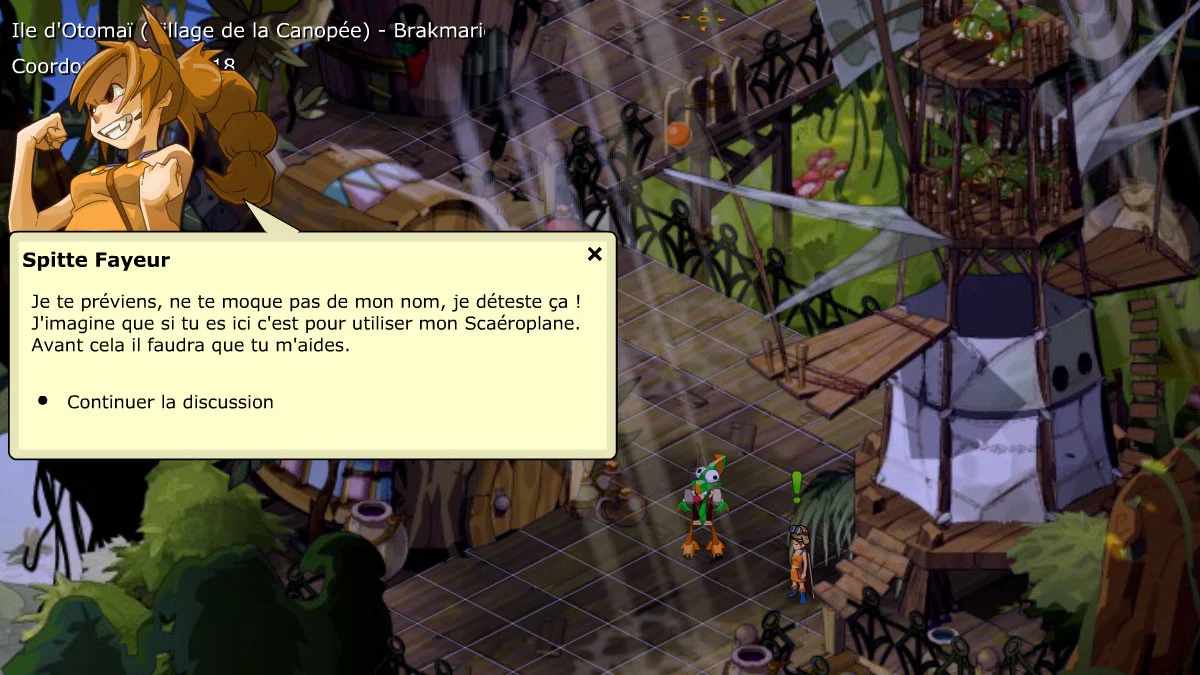Screen dimensions: 1200x675
Task: Close the Spitte Fayeur dialogue box
Action: (595, 254)
